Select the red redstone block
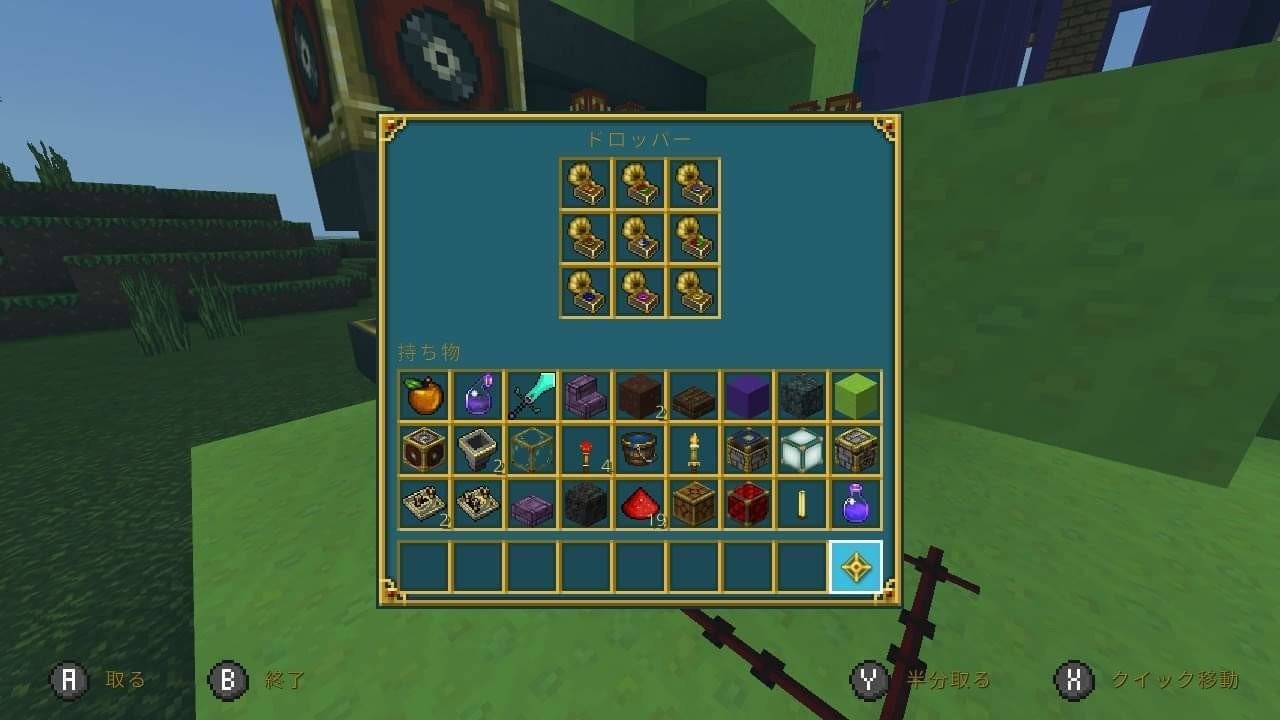 (748, 505)
